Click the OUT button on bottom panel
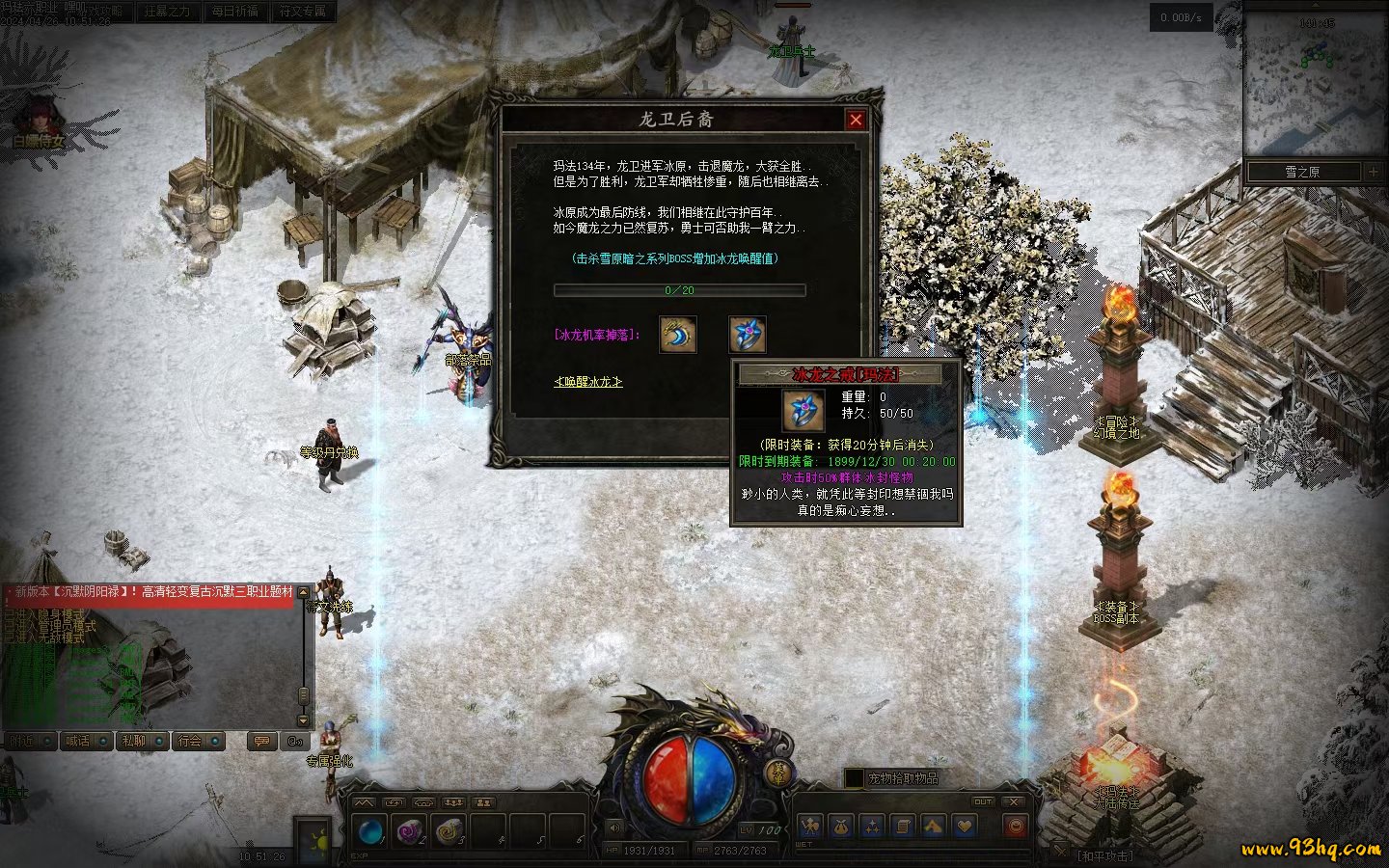 tap(982, 801)
